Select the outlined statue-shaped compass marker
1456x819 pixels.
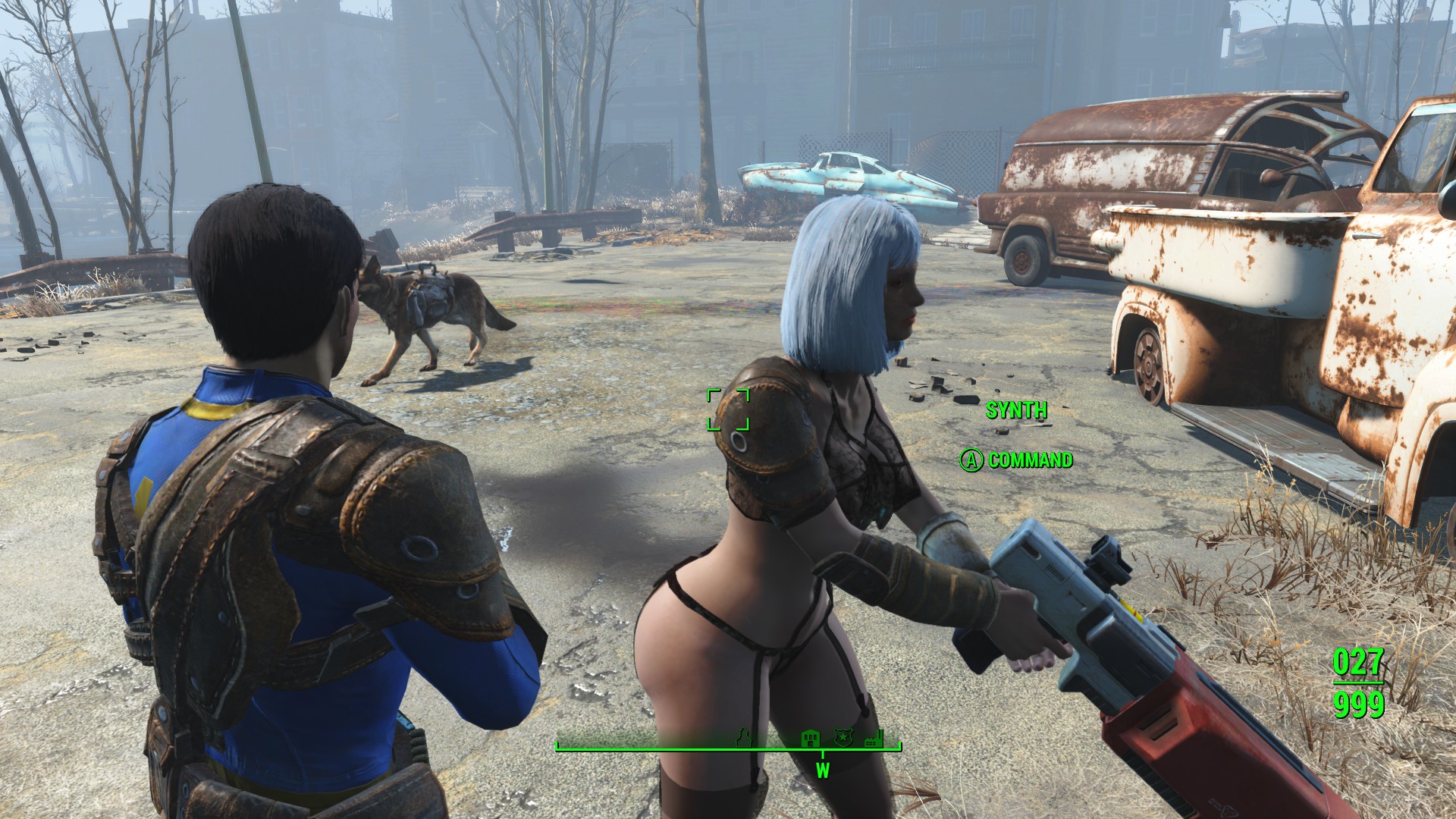click(743, 736)
